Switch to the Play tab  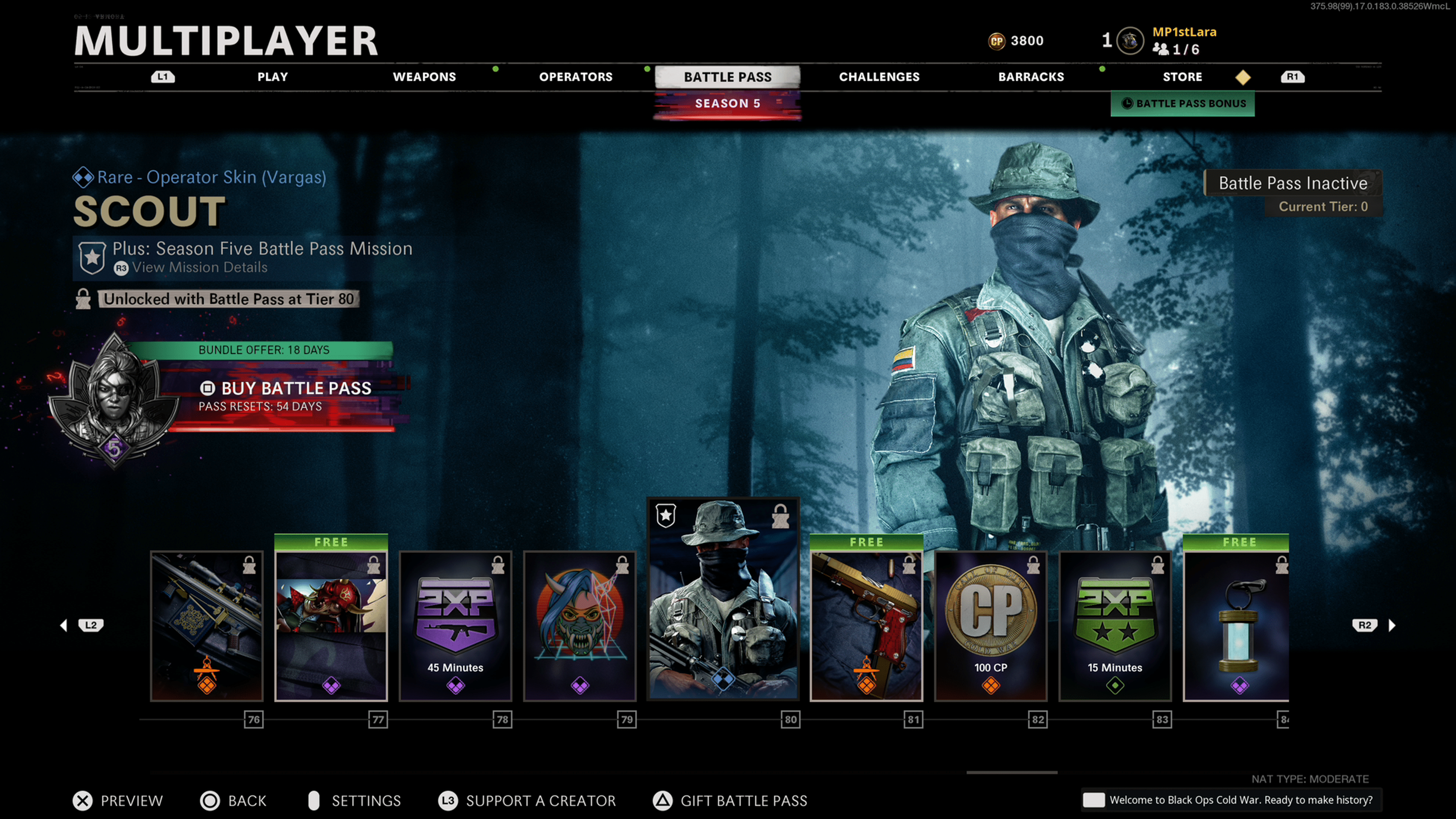273,77
